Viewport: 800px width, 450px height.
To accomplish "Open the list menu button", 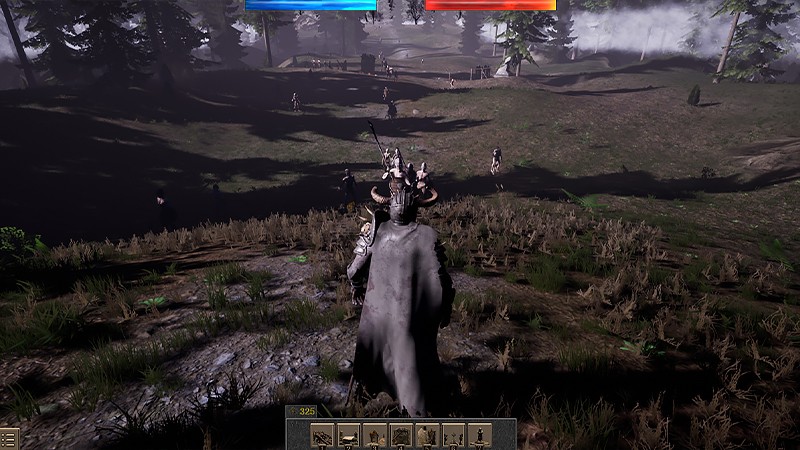I will [x=9, y=438].
